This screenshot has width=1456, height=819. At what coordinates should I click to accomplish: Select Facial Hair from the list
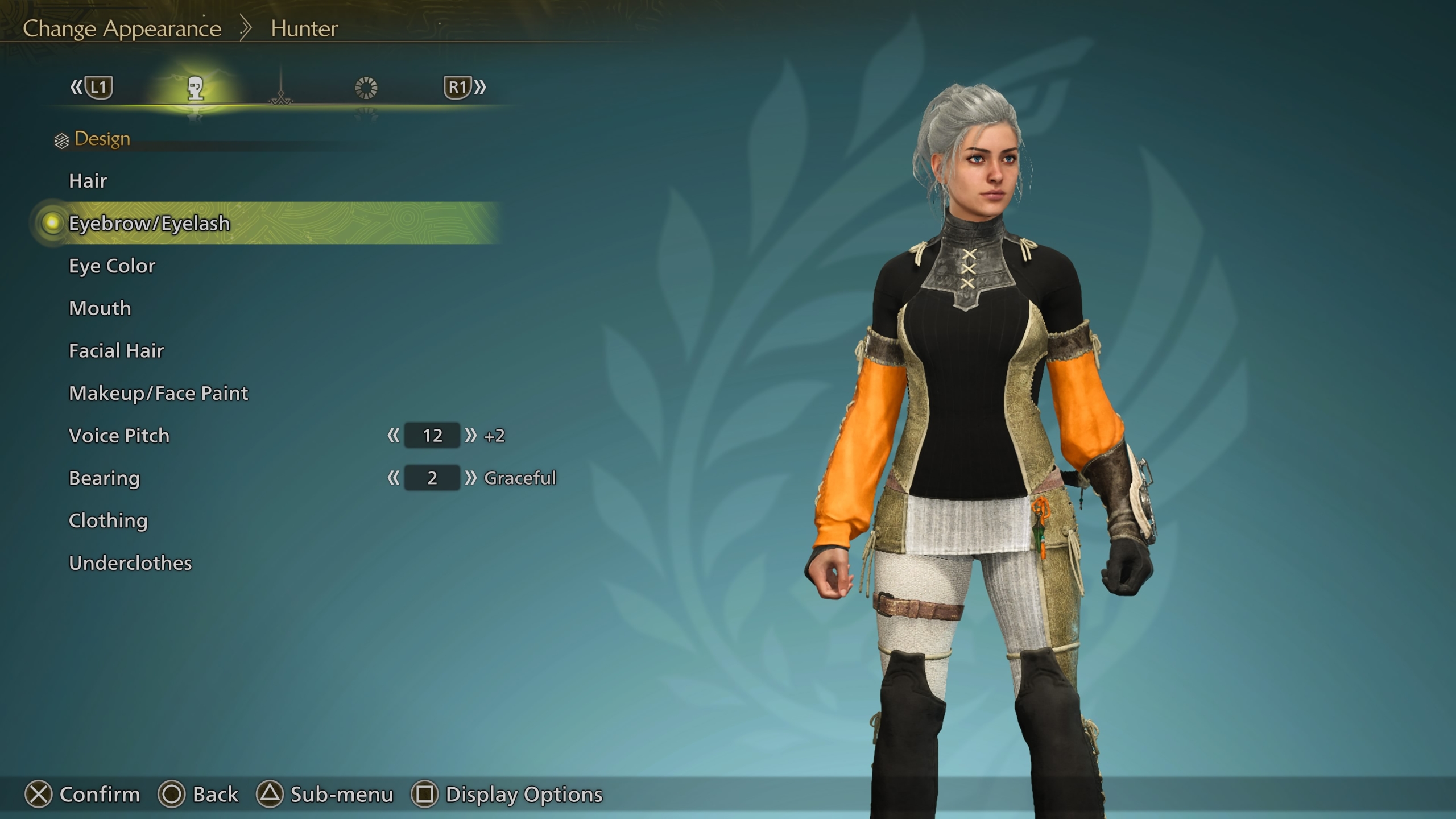[117, 351]
